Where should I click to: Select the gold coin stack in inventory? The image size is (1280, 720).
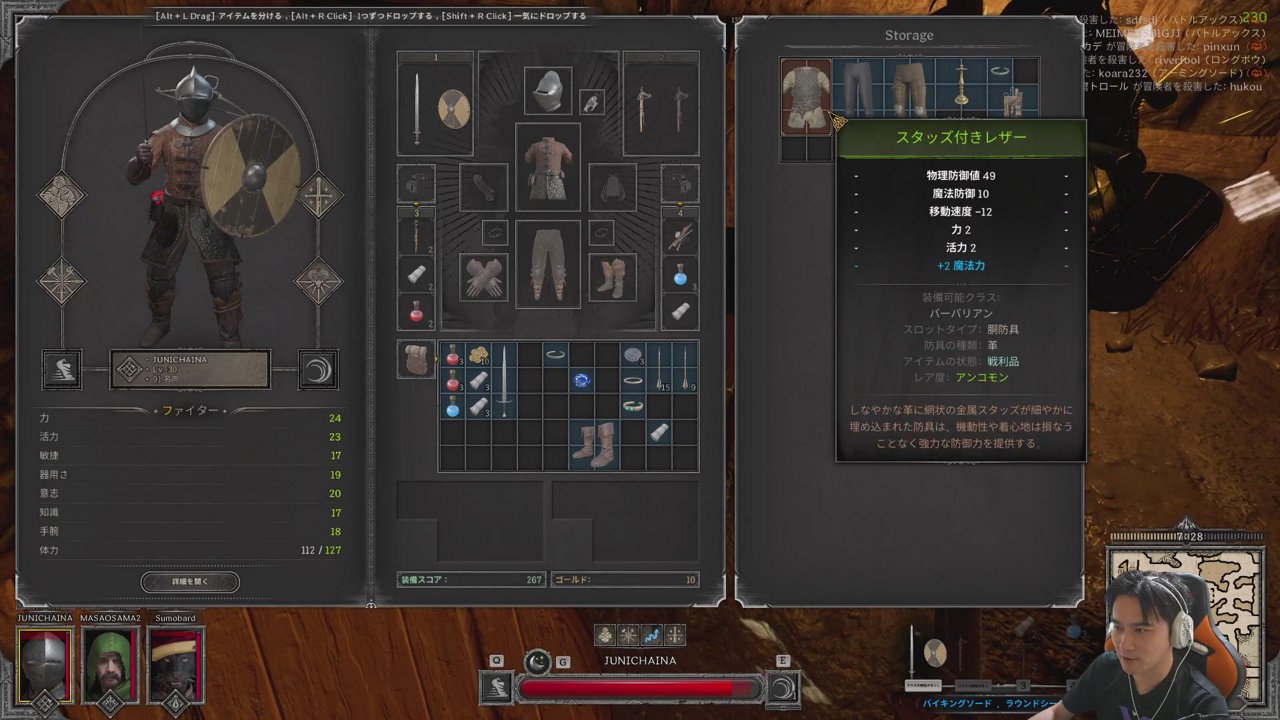coord(478,355)
